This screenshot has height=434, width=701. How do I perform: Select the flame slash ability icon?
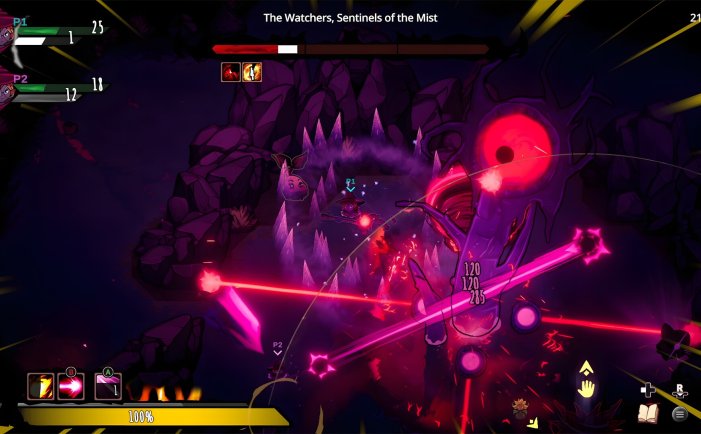point(41,386)
